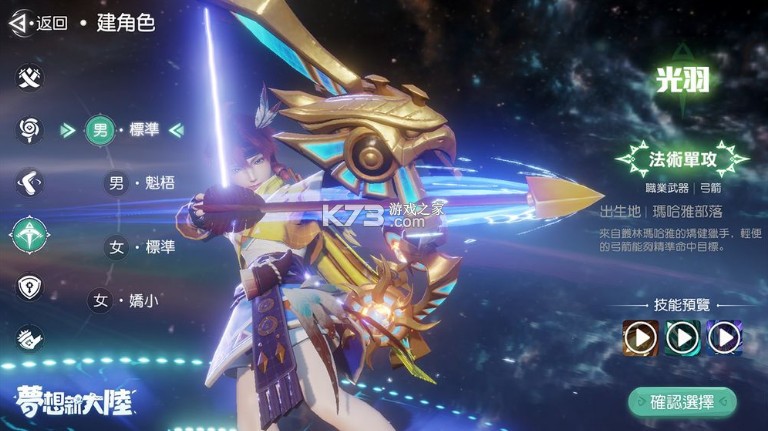Confirm selection with 確認選擇 button
The image size is (768, 431).
pyautogui.click(x=682, y=403)
